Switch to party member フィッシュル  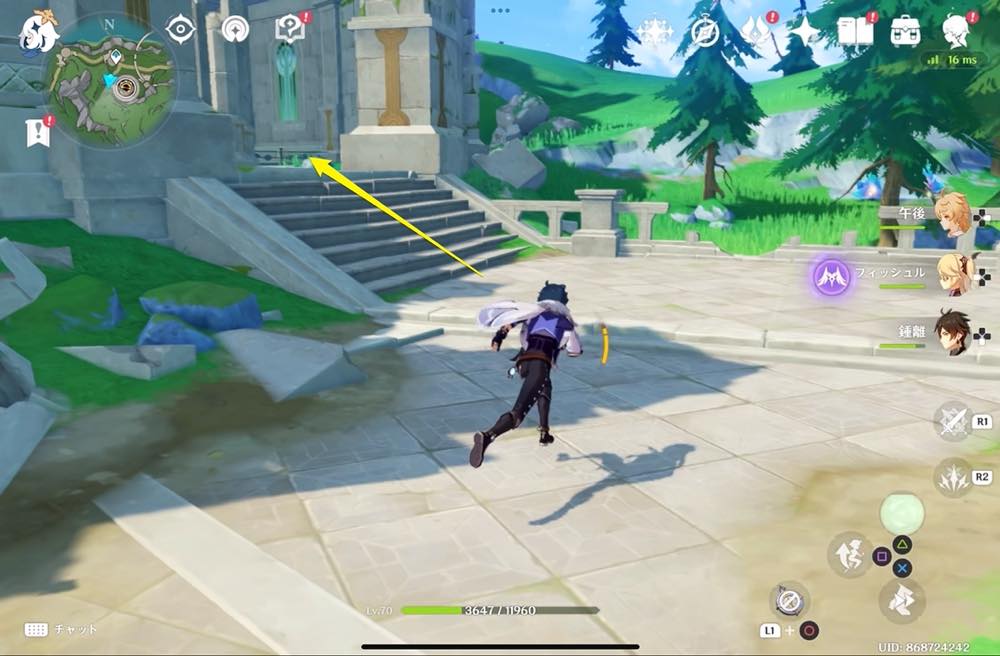click(x=950, y=274)
